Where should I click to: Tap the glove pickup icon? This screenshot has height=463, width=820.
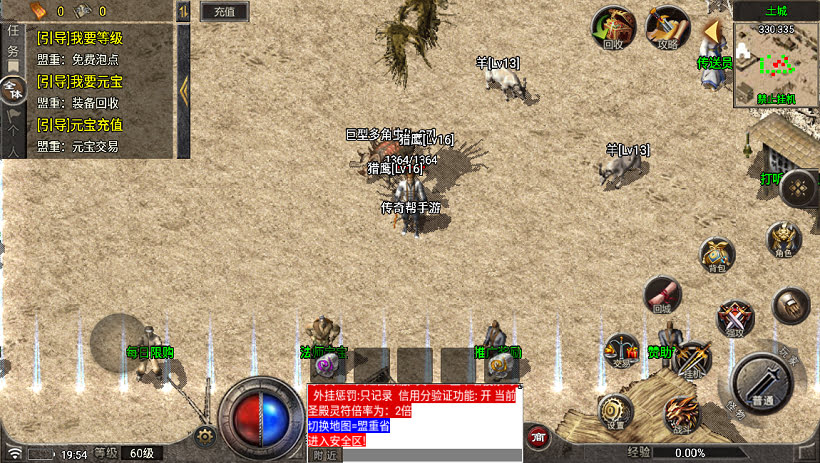[x=792, y=305]
